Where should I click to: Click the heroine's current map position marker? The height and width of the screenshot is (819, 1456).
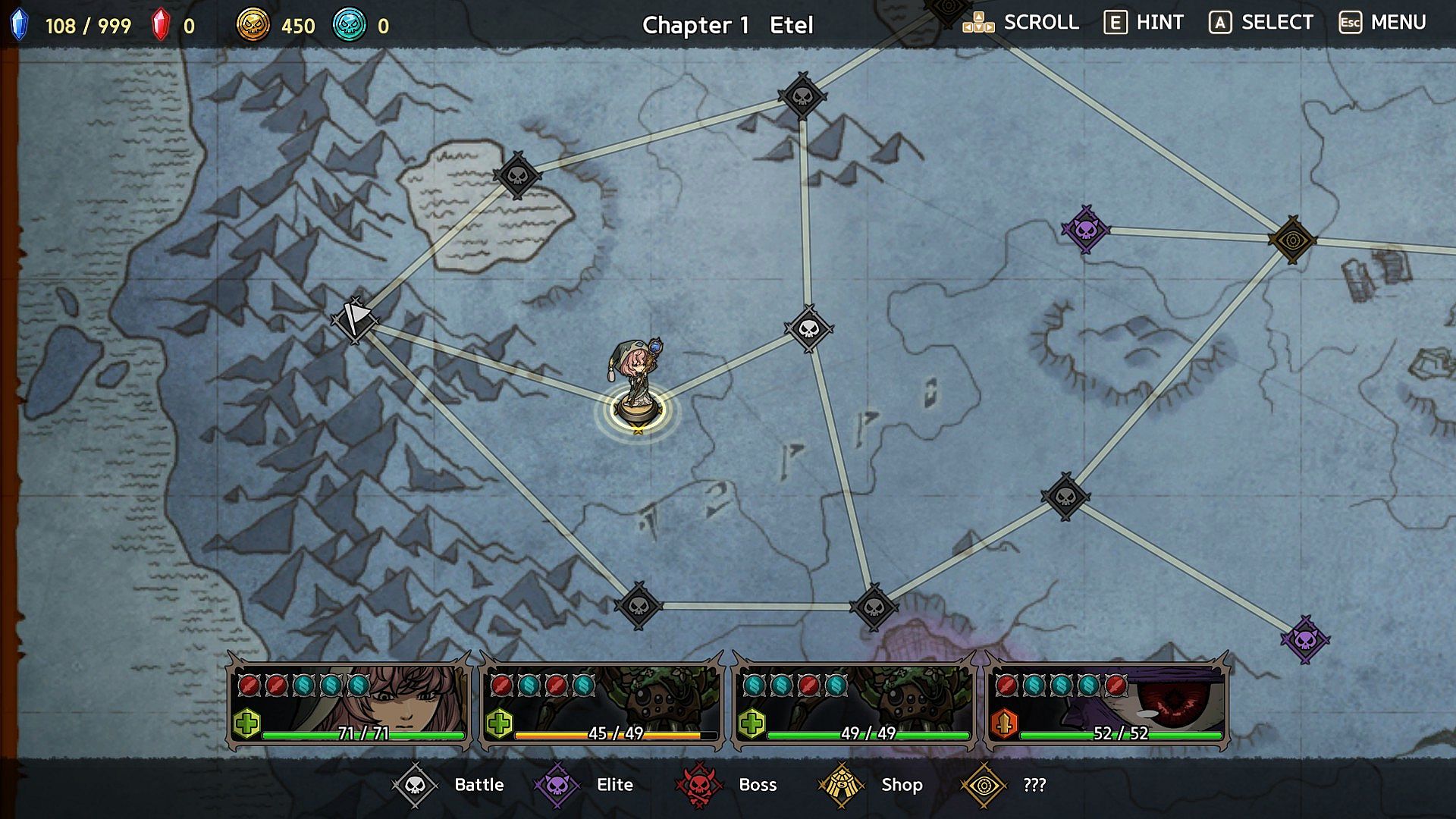[638, 410]
